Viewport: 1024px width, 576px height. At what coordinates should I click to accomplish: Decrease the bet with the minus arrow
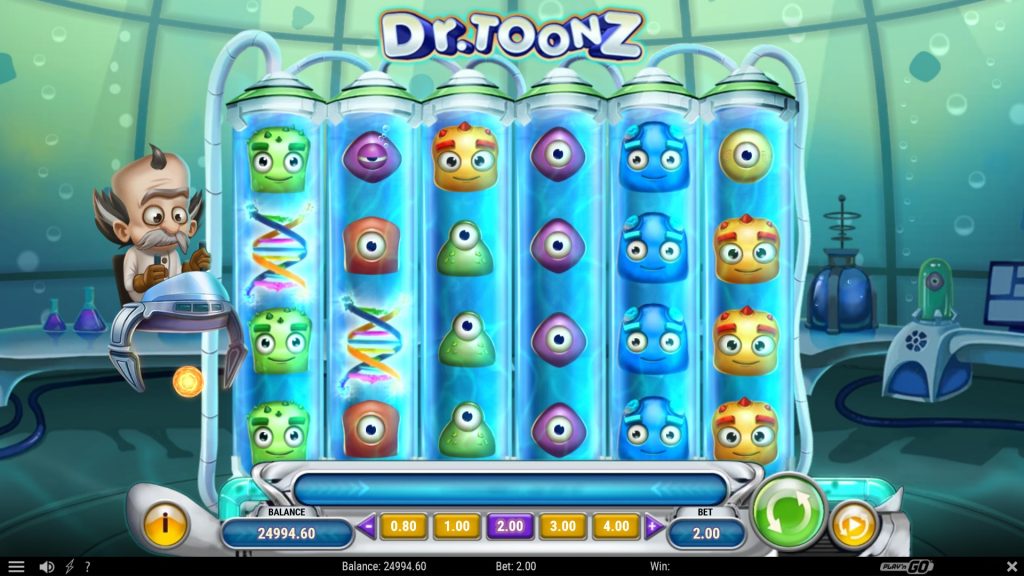[366, 526]
